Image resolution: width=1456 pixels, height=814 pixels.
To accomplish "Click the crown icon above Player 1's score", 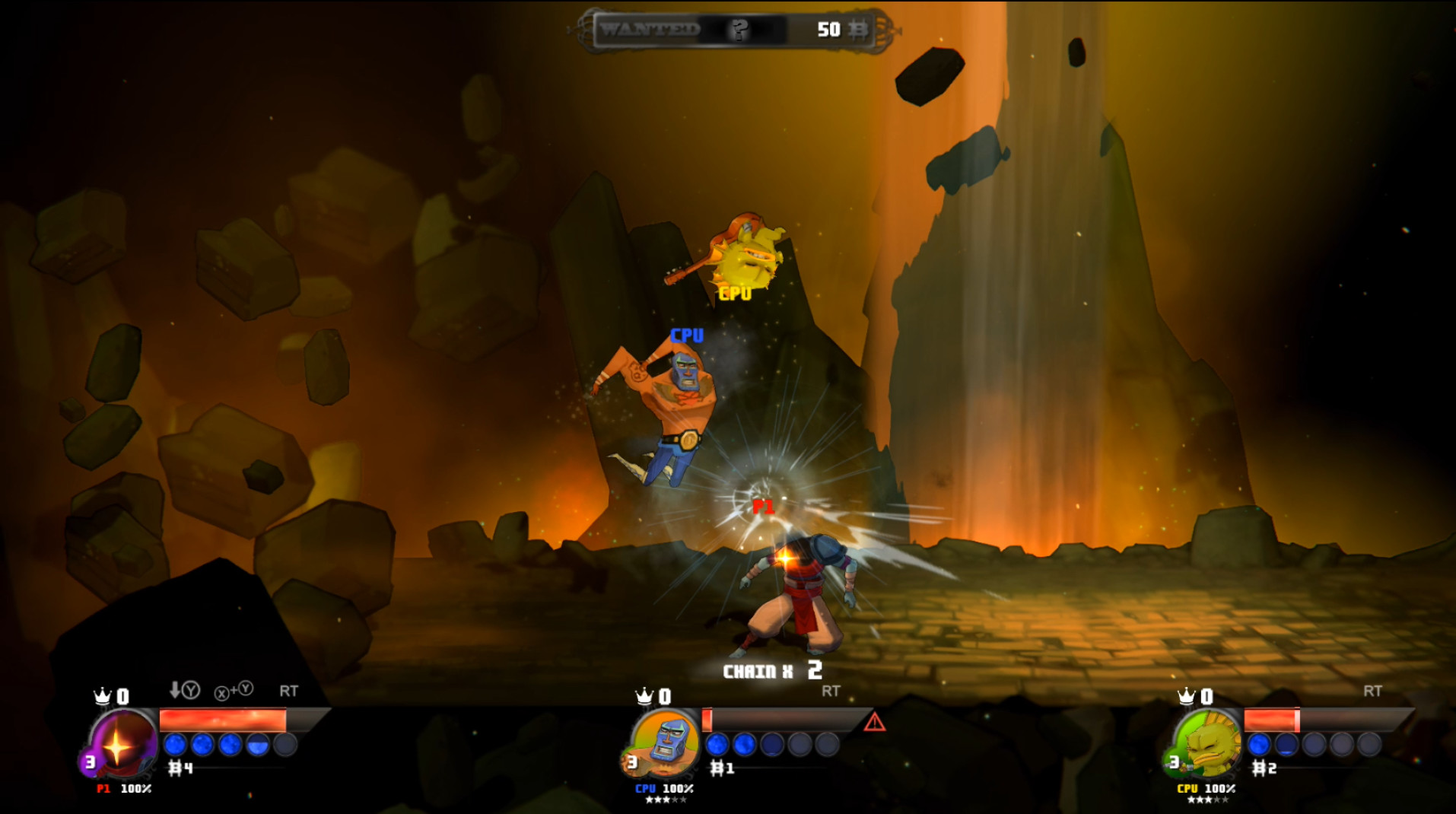I will 102,695.
